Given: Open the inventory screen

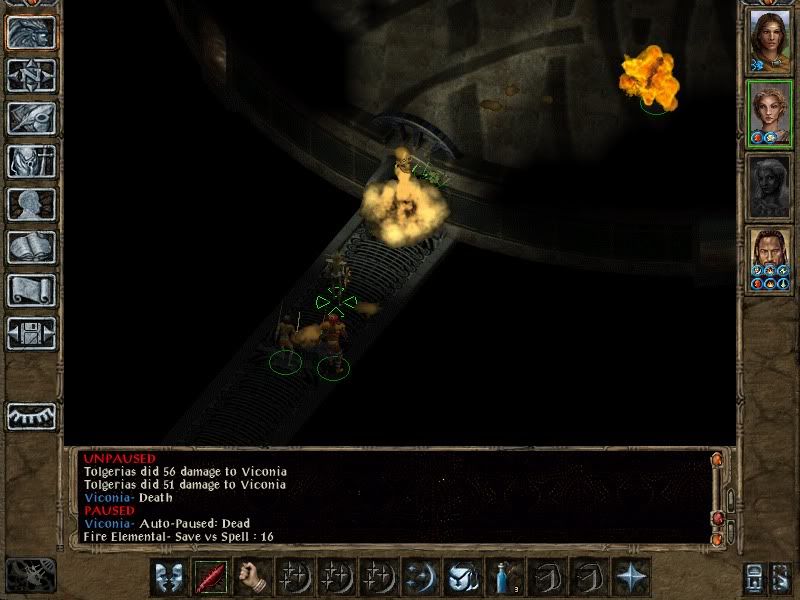Looking at the screenshot, I should click(x=31, y=161).
